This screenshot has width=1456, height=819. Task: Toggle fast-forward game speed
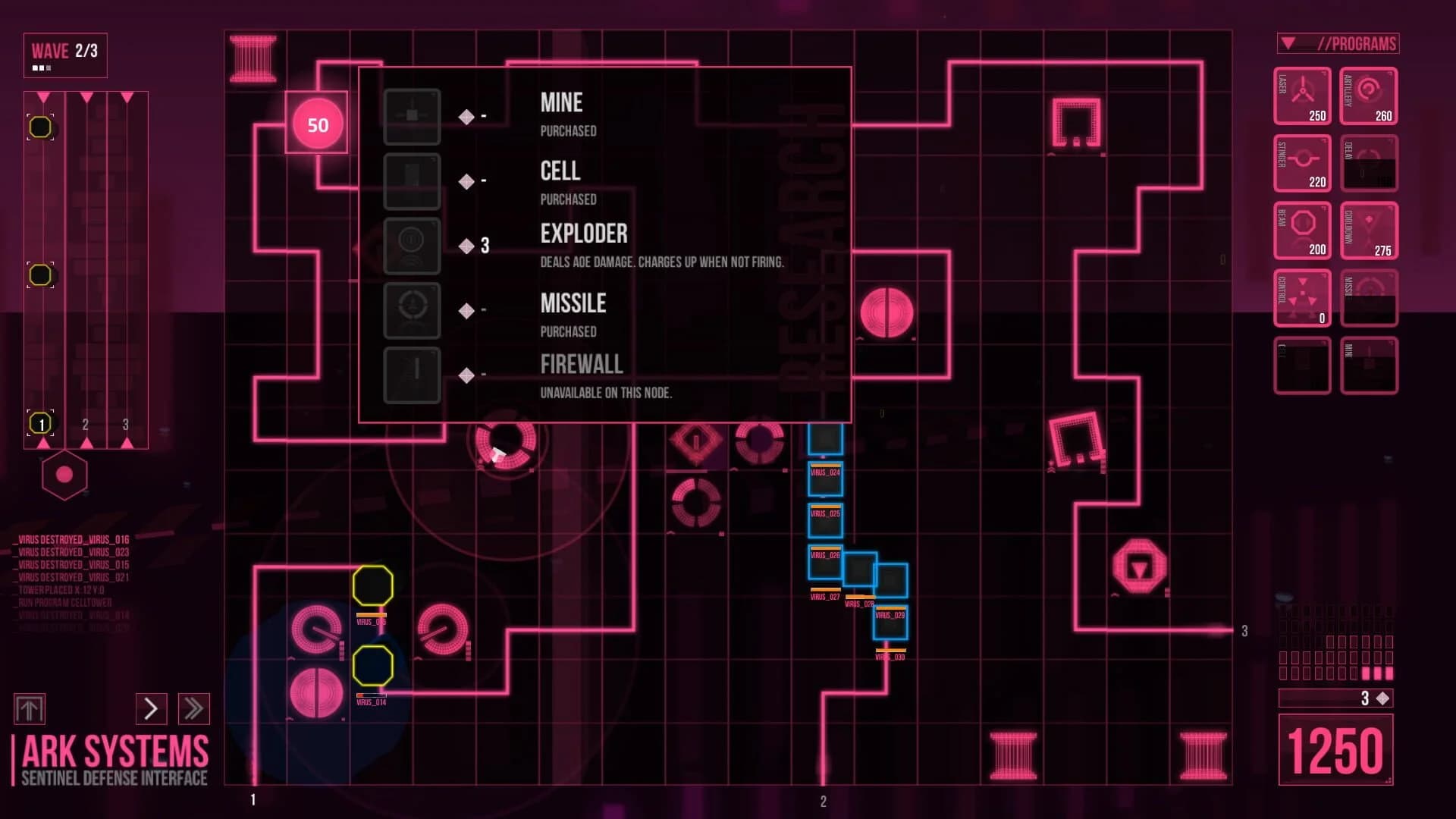tap(194, 708)
